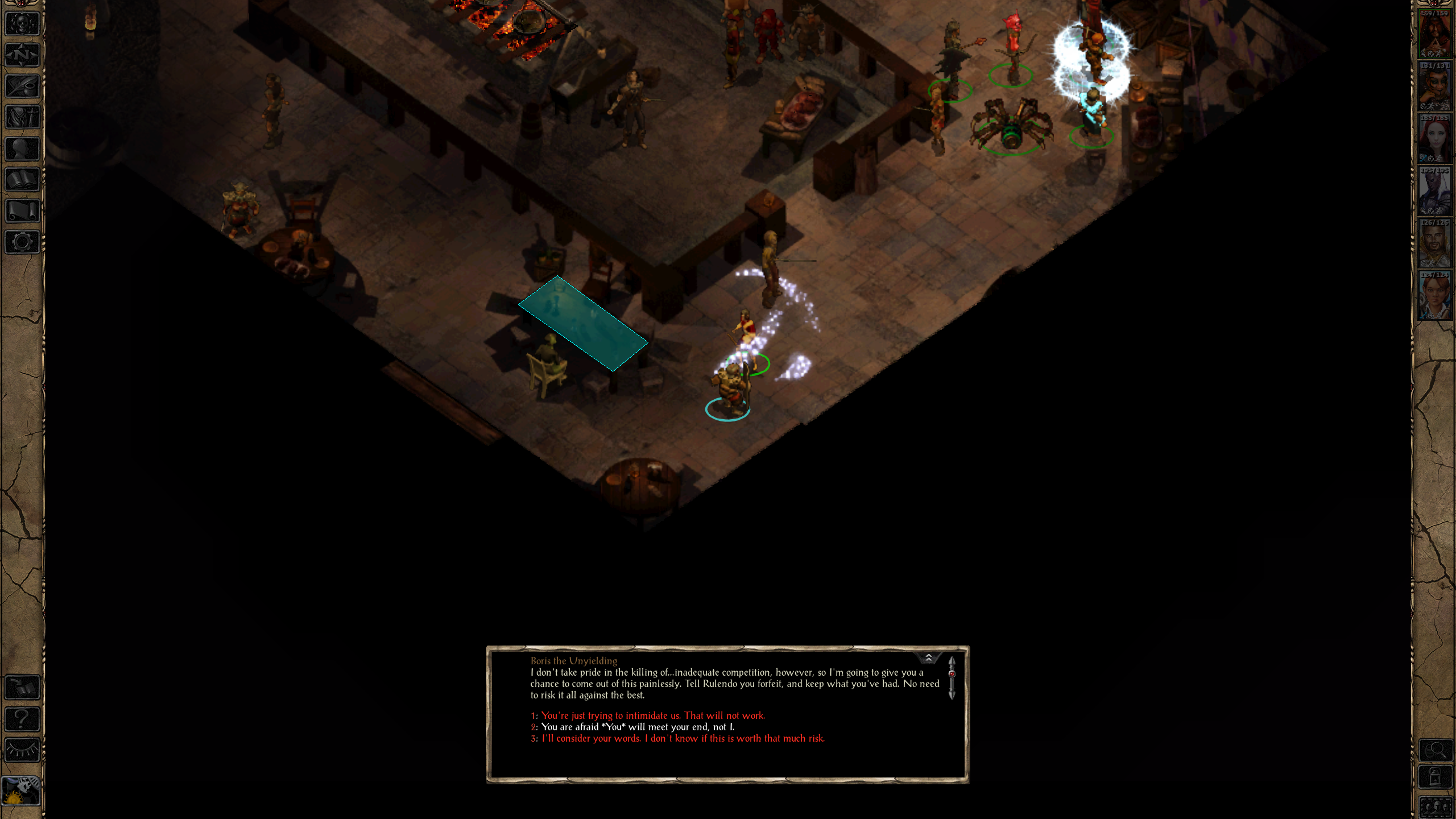The width and height of the screenshot is (1456, 819).
Task: Select the hooded red-robed character portrait
Action: click(1434, 34)
